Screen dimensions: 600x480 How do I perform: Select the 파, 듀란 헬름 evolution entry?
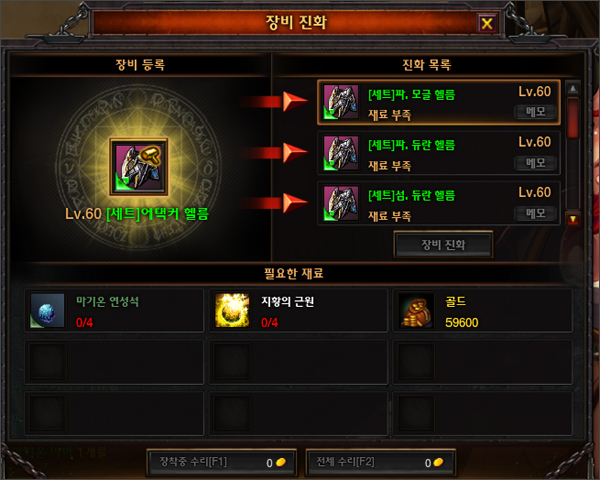[x=439, y=153]
